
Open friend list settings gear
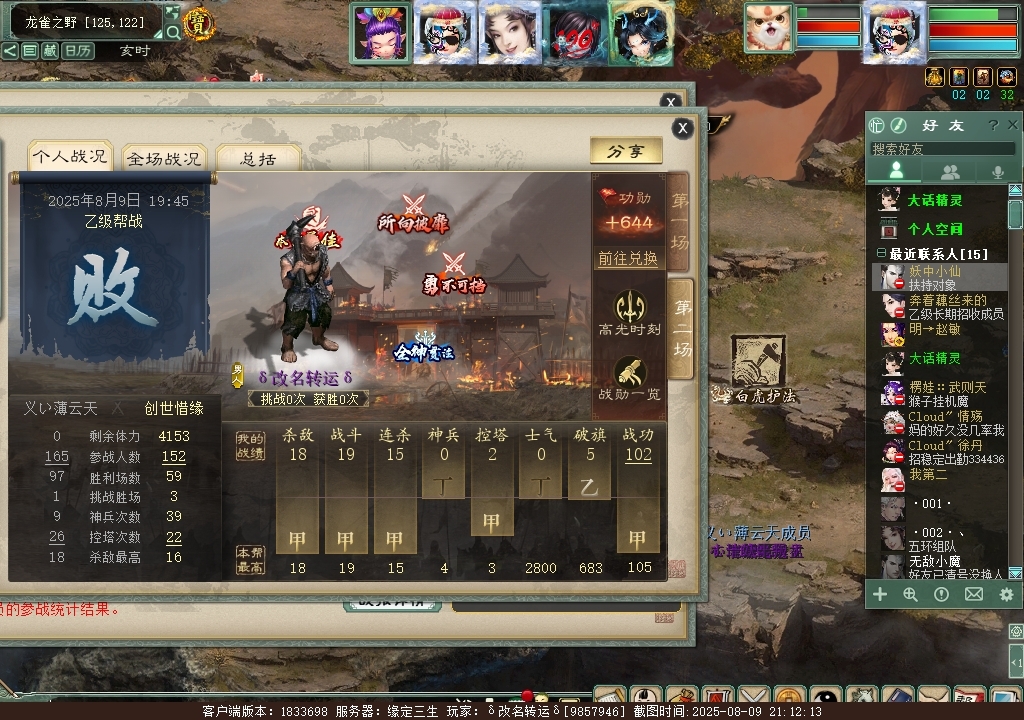pos(1006,594)
